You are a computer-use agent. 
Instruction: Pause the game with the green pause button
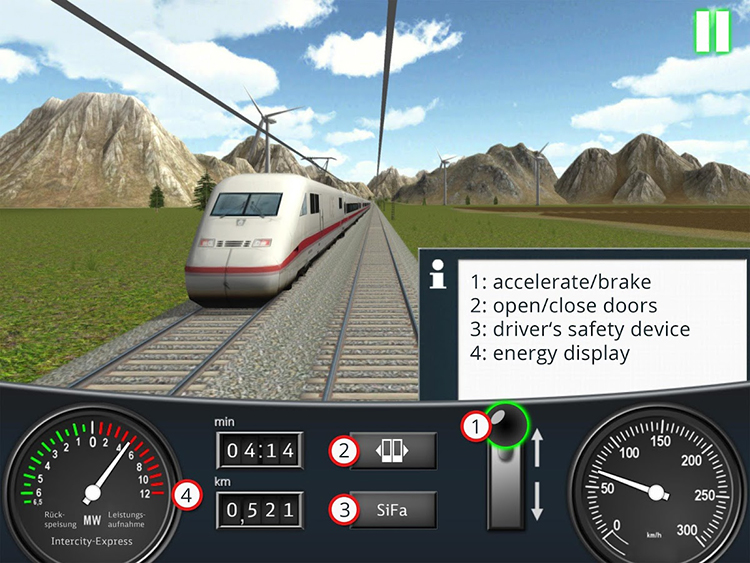(713, 31)
